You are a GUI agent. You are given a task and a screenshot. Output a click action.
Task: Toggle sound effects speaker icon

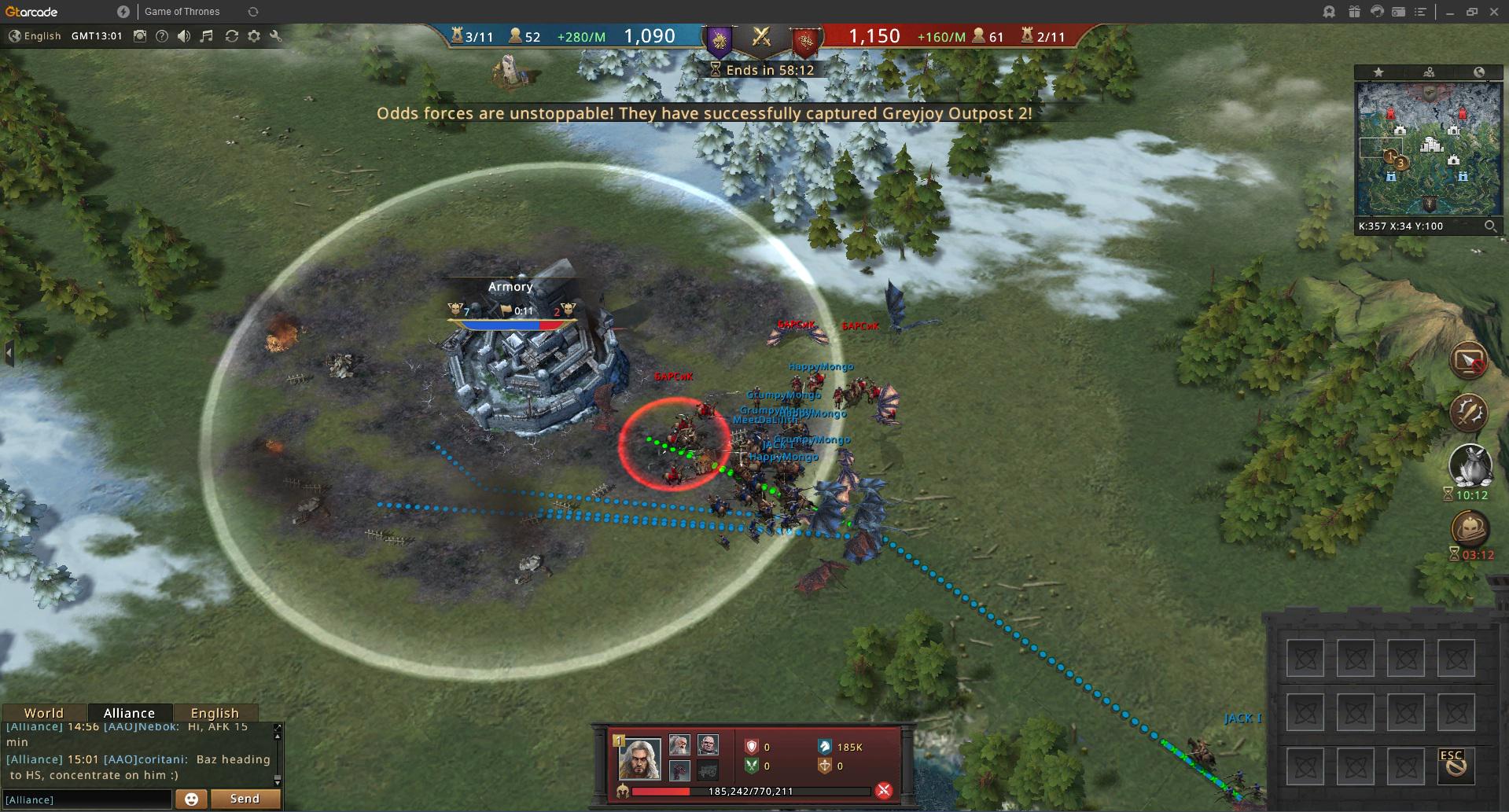[184, 36]
